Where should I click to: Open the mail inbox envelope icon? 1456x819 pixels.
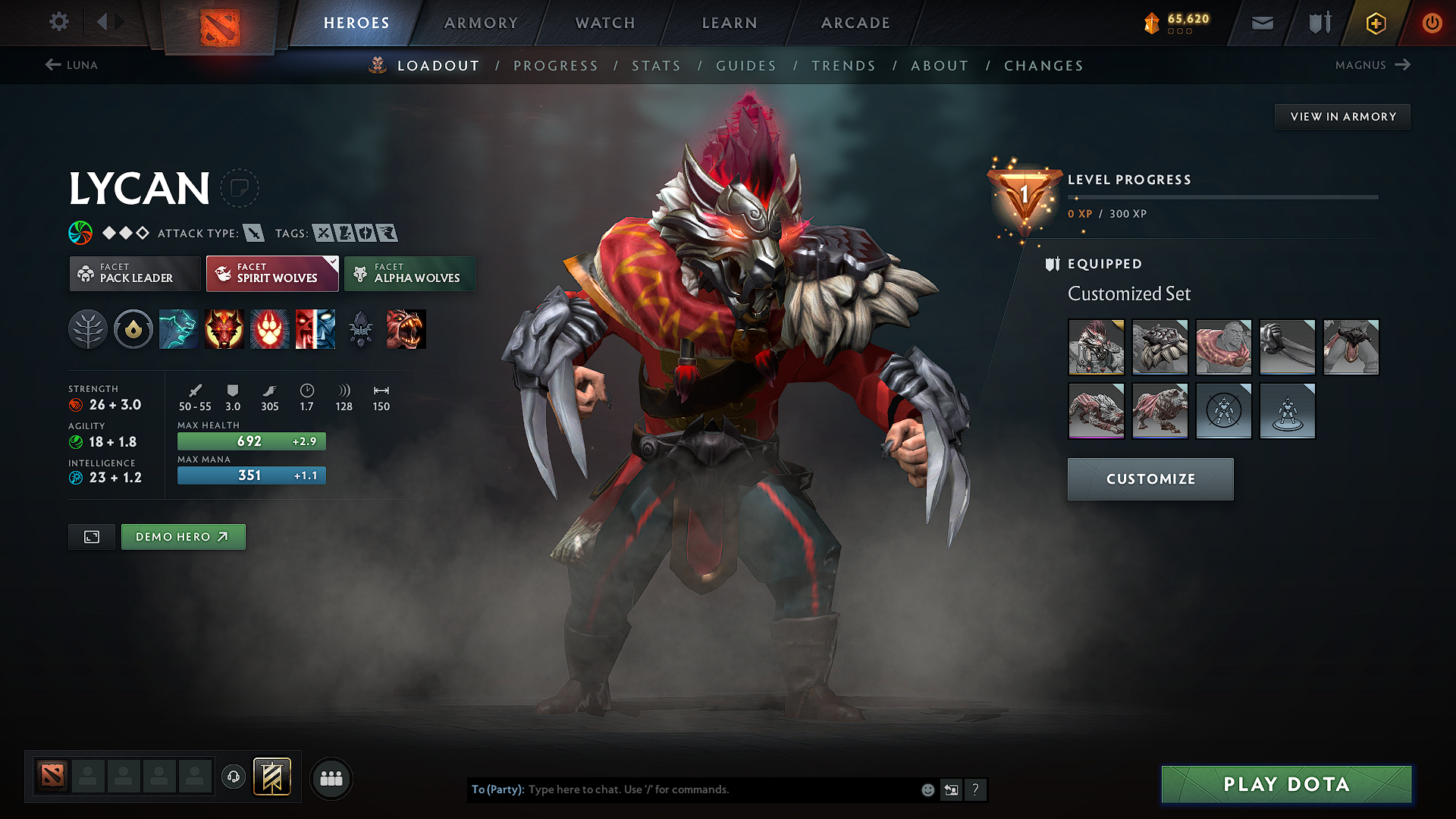coord(1261,23)
